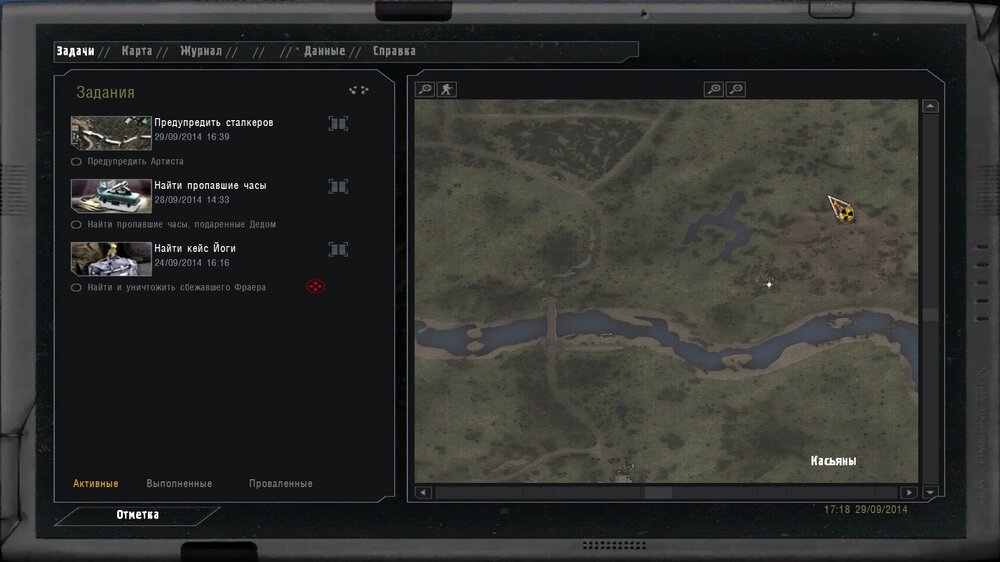Show Проваленные tasks list
Screen dimensions: 1000x562
(280, 484)
